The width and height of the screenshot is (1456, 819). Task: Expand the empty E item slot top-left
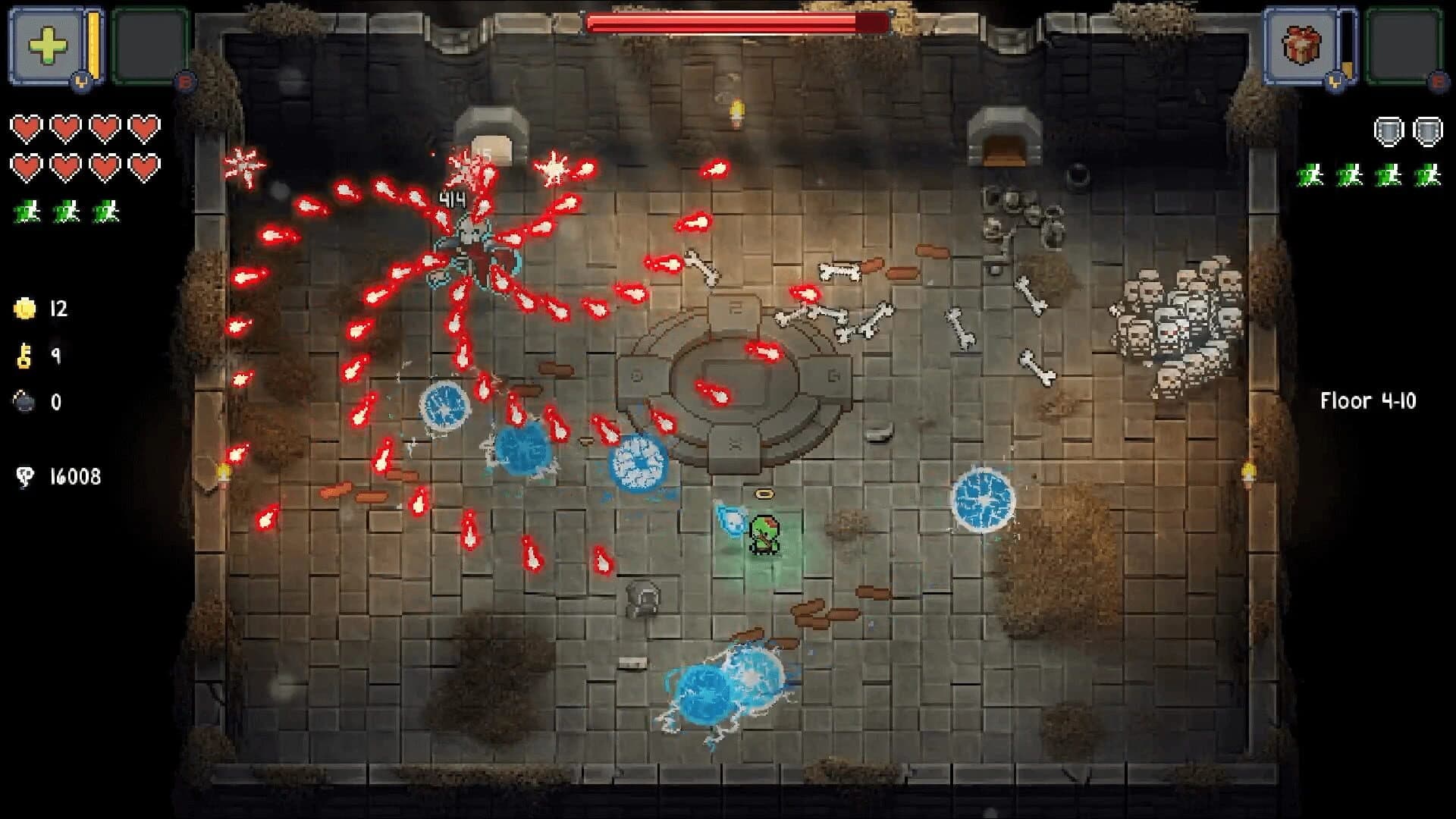149,45
